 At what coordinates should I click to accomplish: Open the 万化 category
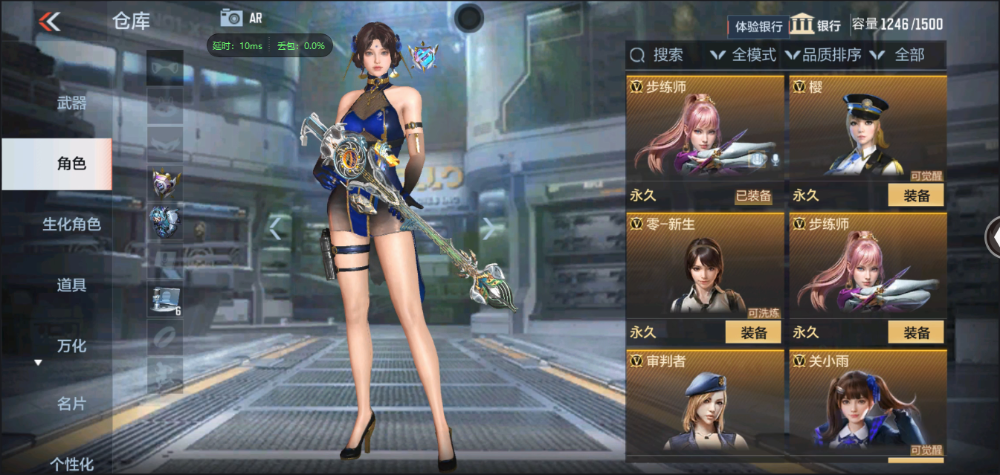[71, 346]
